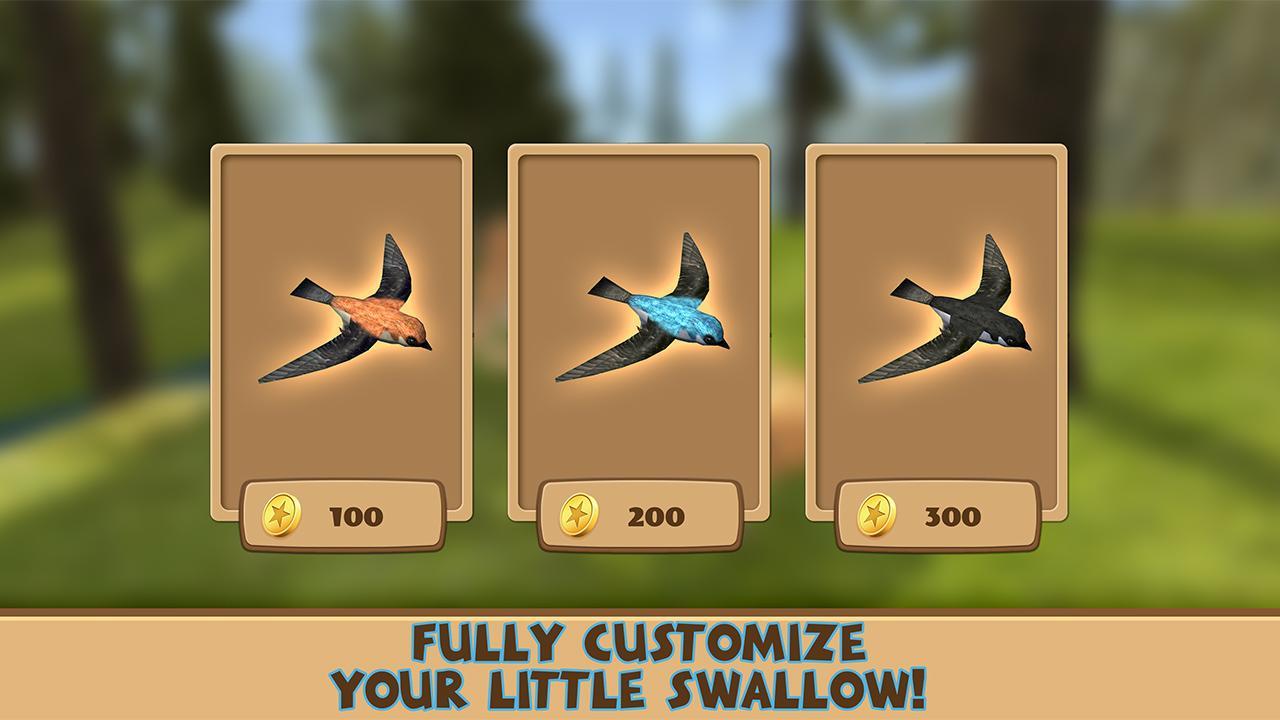Purchase the 300-coin swallow
This screenshot has height=720, width=1280.
coord(938,515)
